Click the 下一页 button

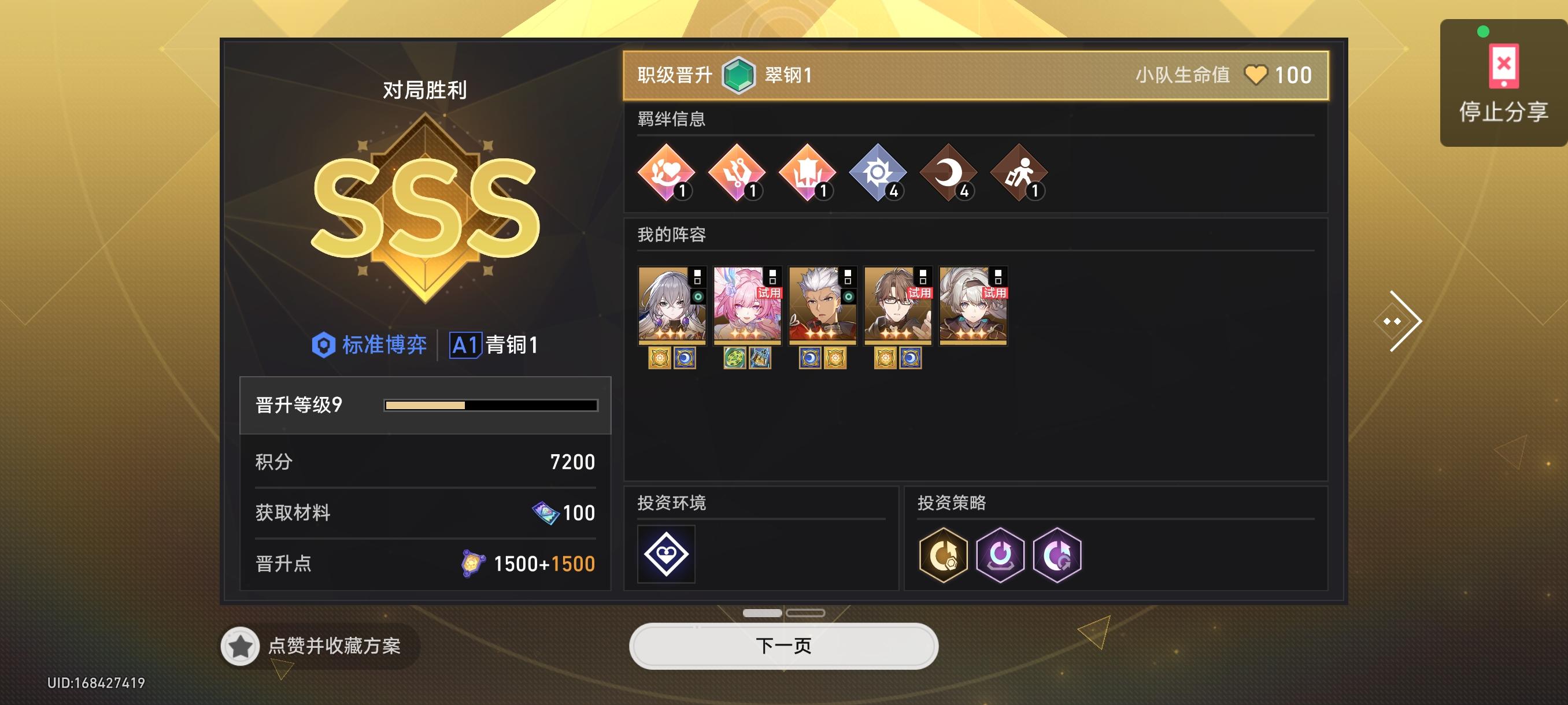783,646
